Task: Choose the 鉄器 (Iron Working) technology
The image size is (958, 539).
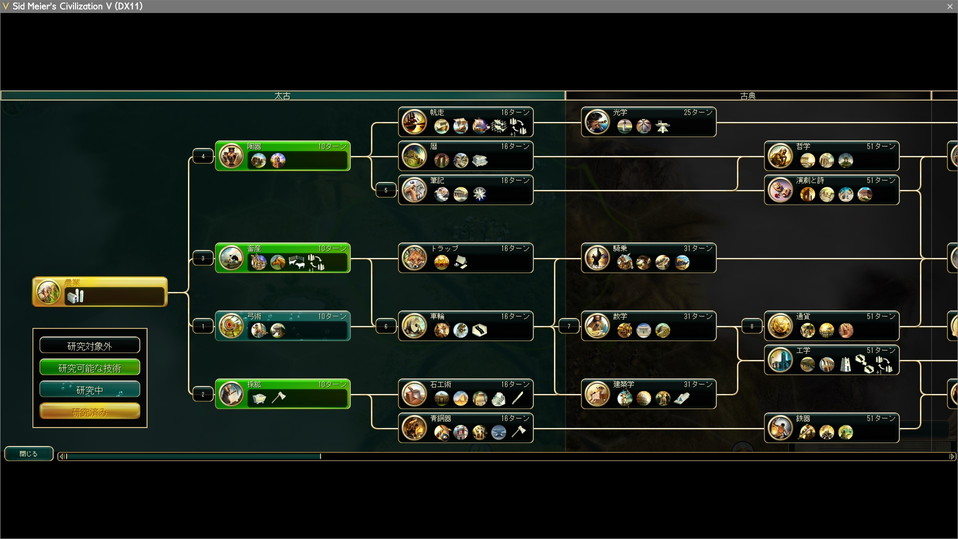Action: click(832, 428)
